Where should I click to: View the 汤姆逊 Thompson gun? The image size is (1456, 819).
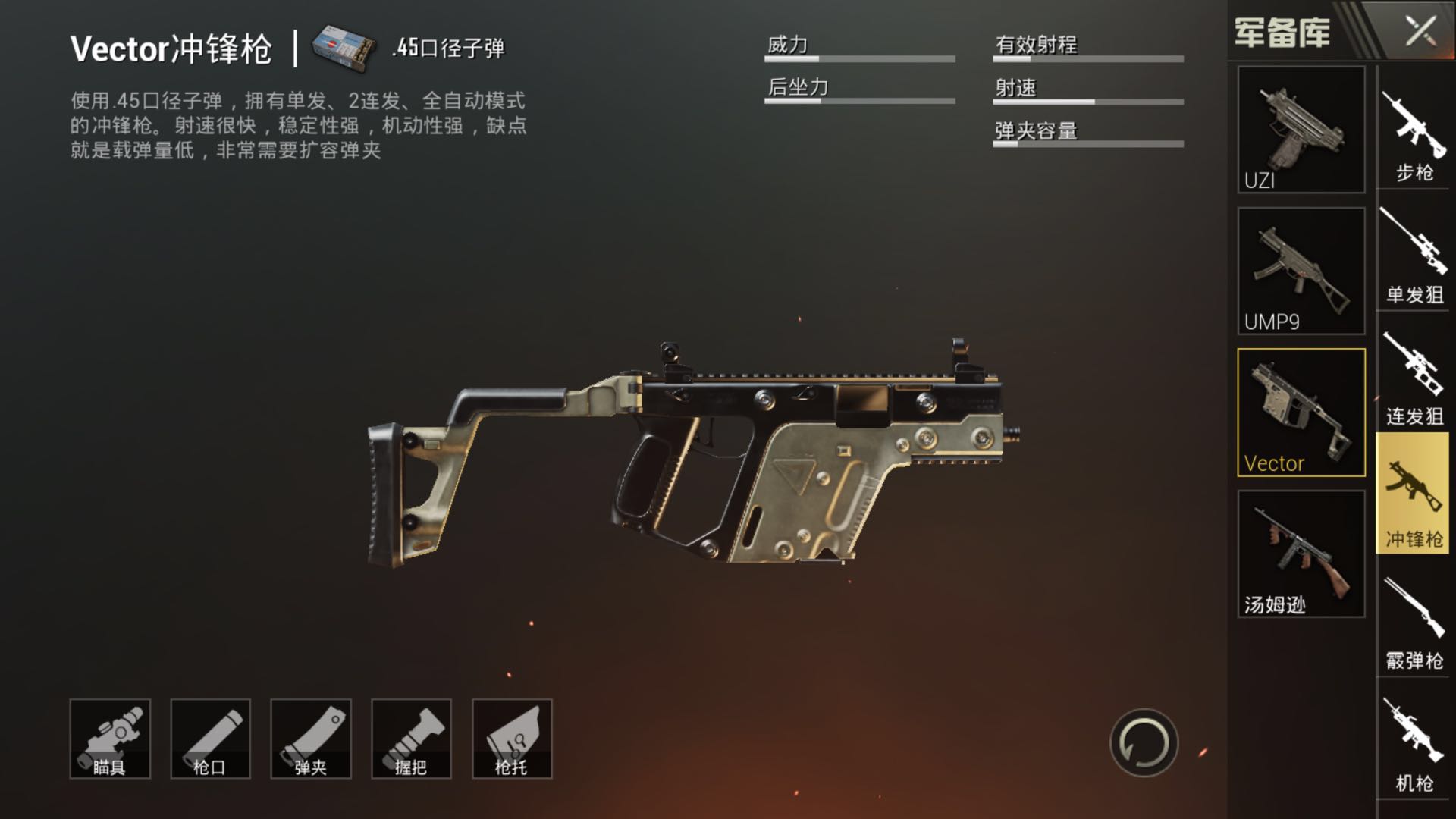tap(1301, 554)
